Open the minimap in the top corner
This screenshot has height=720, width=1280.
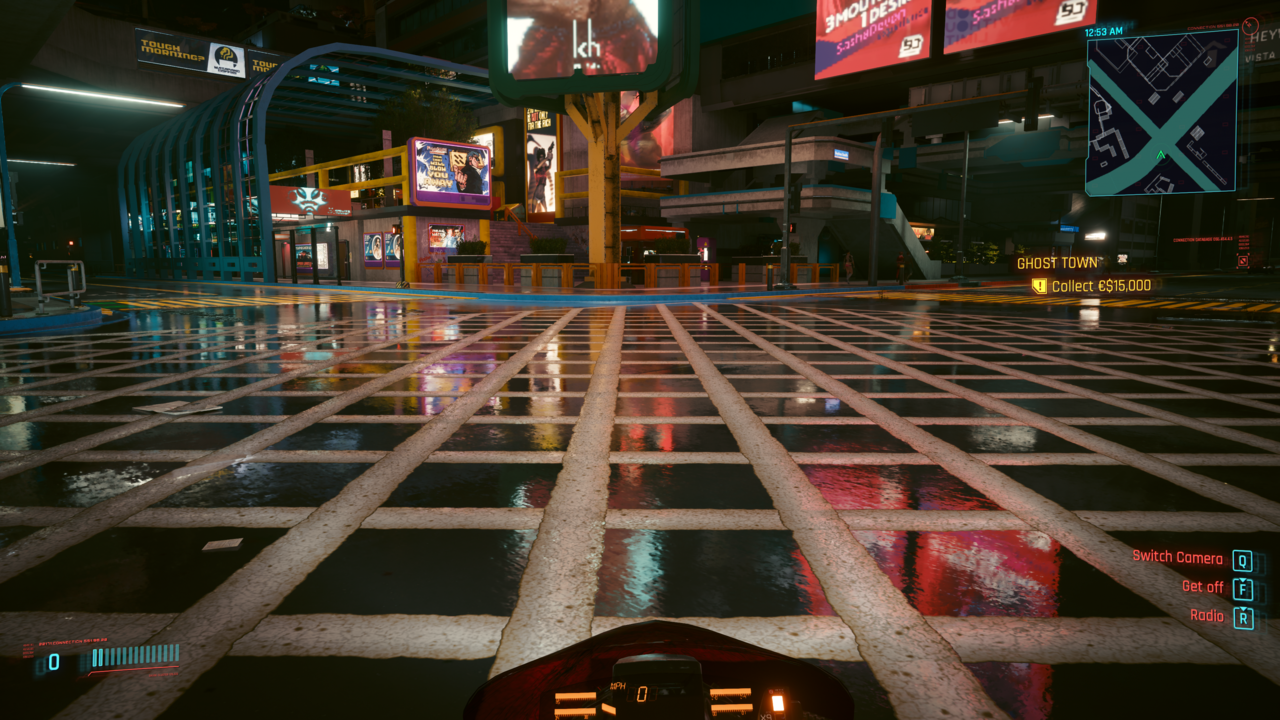point(1161,111)
